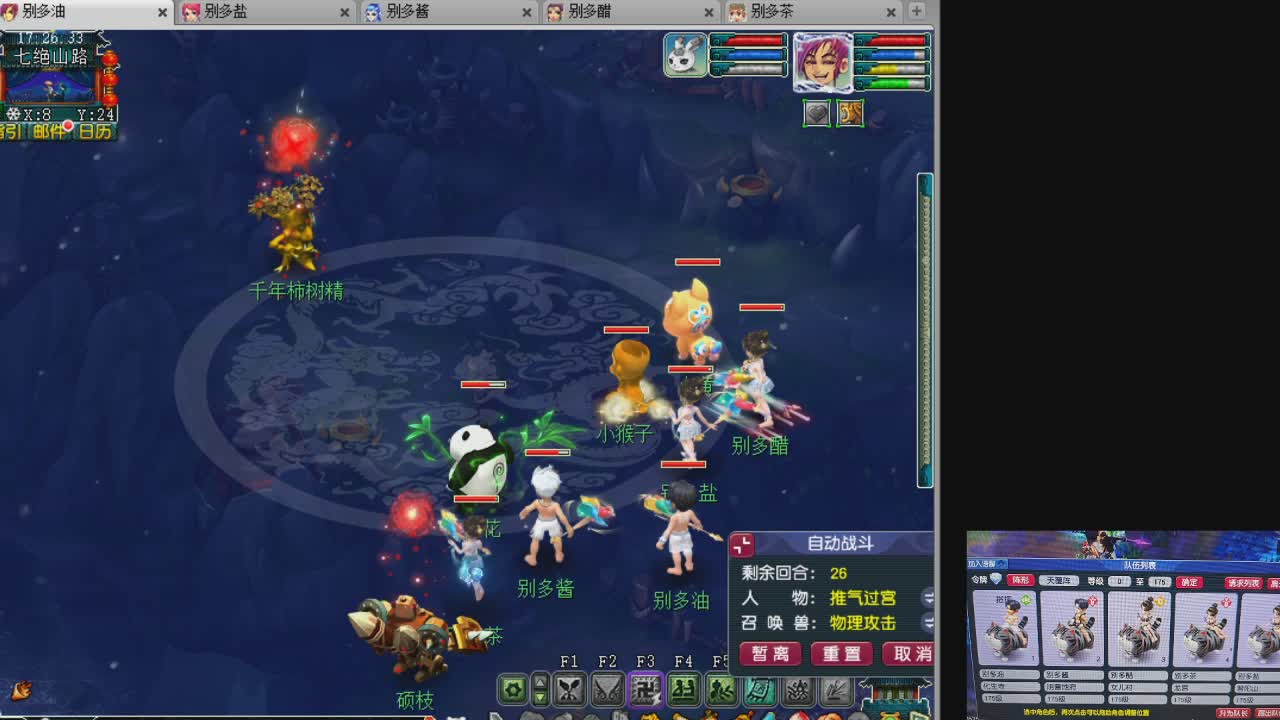Click the character's red HP bar
The height and width of the screenshot is (720, 1280).
[x=895, y=42]
